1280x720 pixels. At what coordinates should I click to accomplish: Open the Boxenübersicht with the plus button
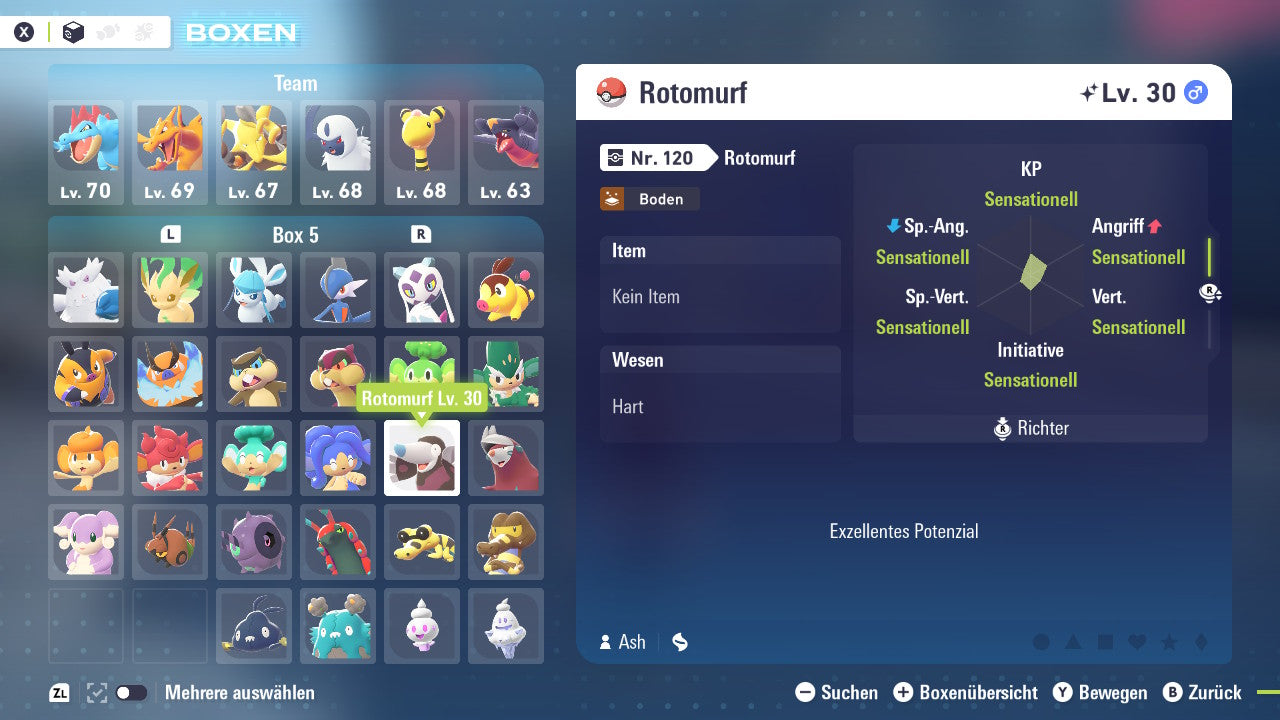(905, 692)
